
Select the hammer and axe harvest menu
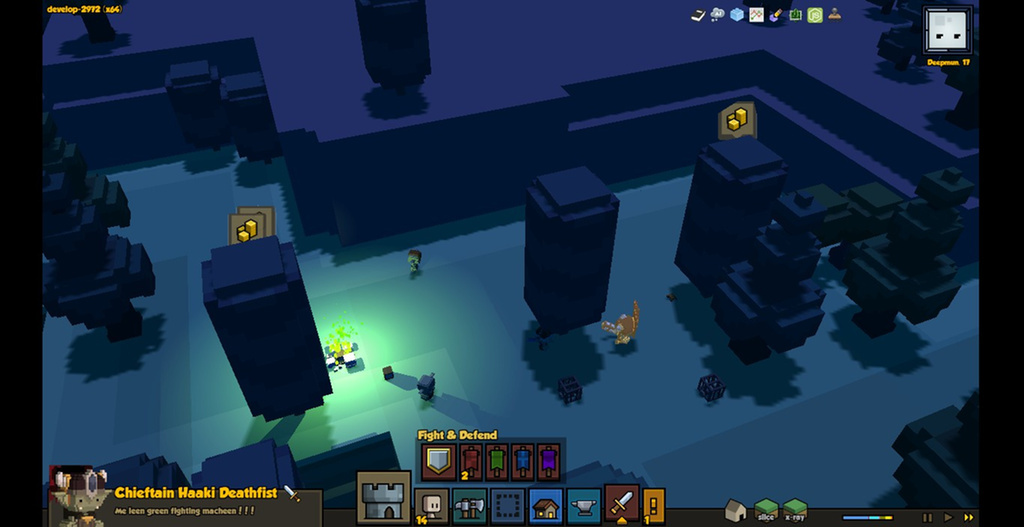(469, 505)
